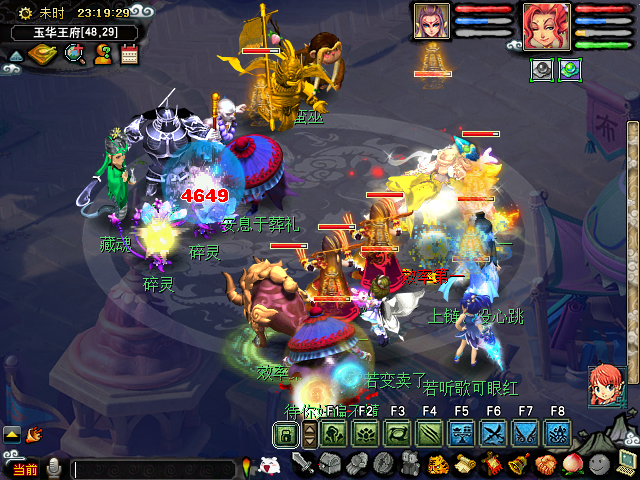This screenshot has height=480, width=640.
Task: Click the orange helper icon with question mark
Action: 102,55
